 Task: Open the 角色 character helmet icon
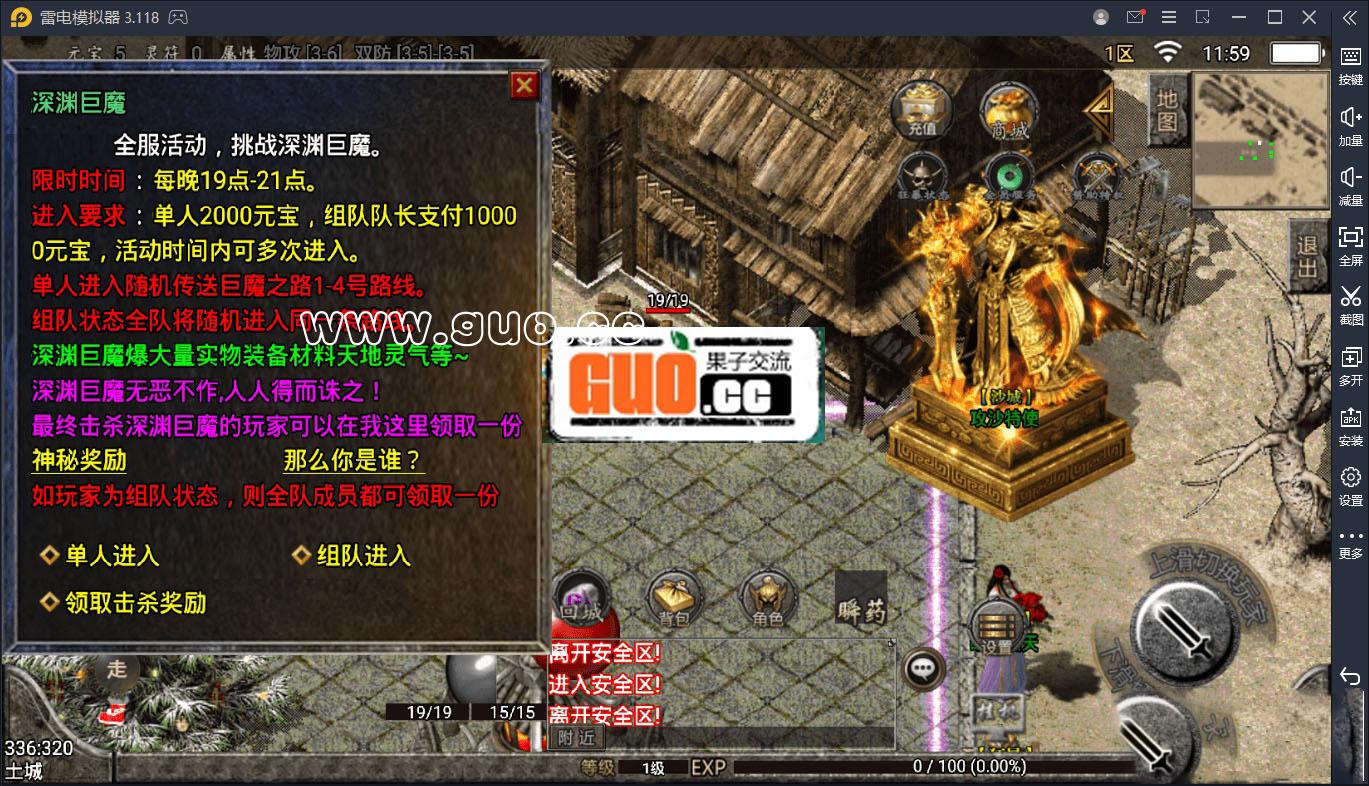pyautogui.click(x=766, y=595)
